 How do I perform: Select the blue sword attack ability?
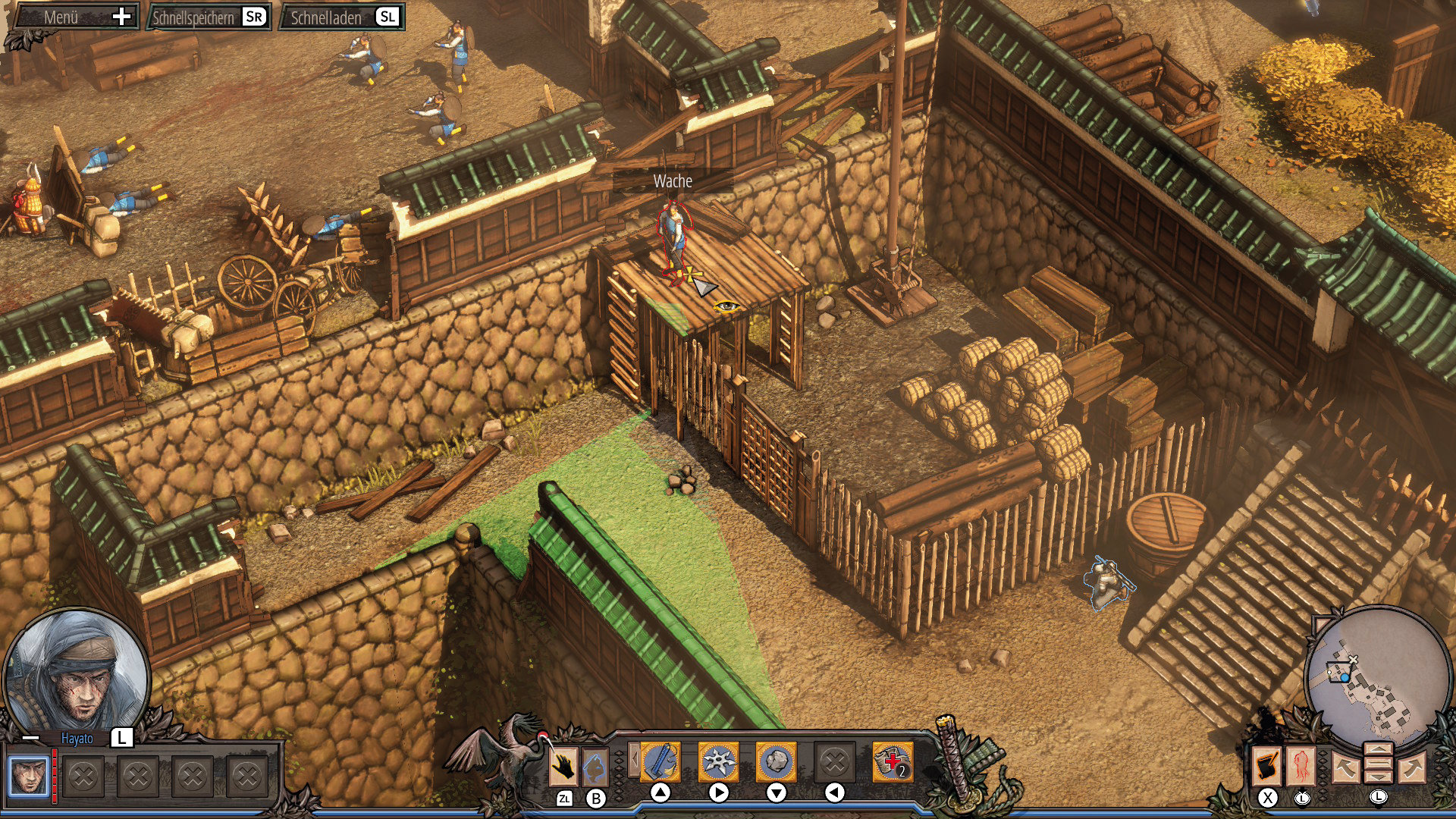pos(661,761)
